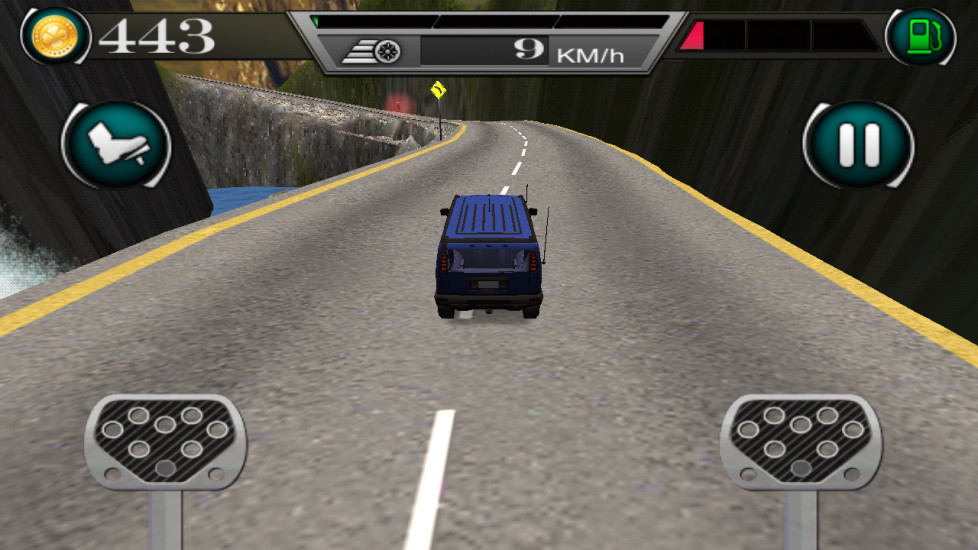Step on the right gas pedal
978x550 pixels.
pos(800,441)
